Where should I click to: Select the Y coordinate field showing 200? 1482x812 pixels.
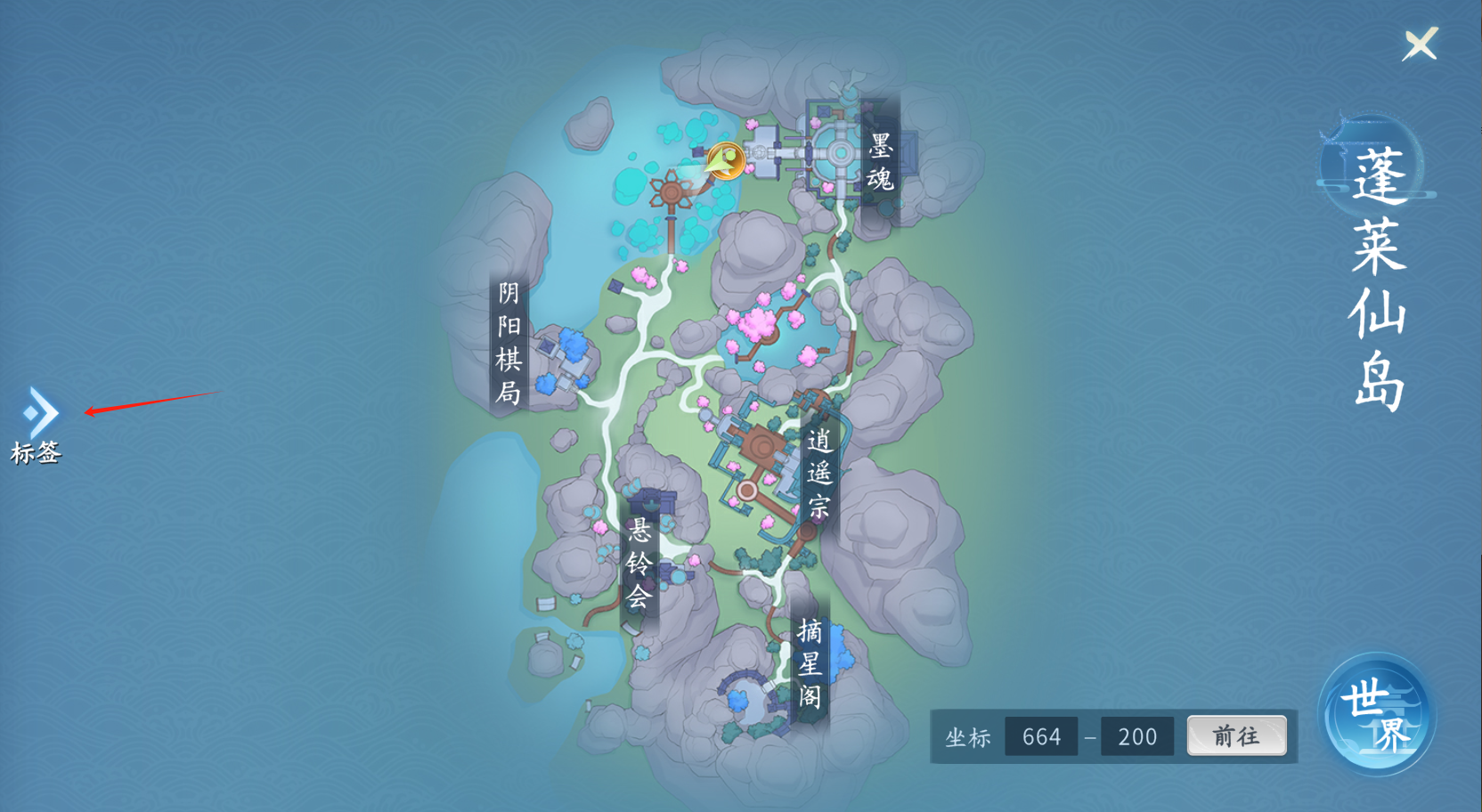point(1137,737)
